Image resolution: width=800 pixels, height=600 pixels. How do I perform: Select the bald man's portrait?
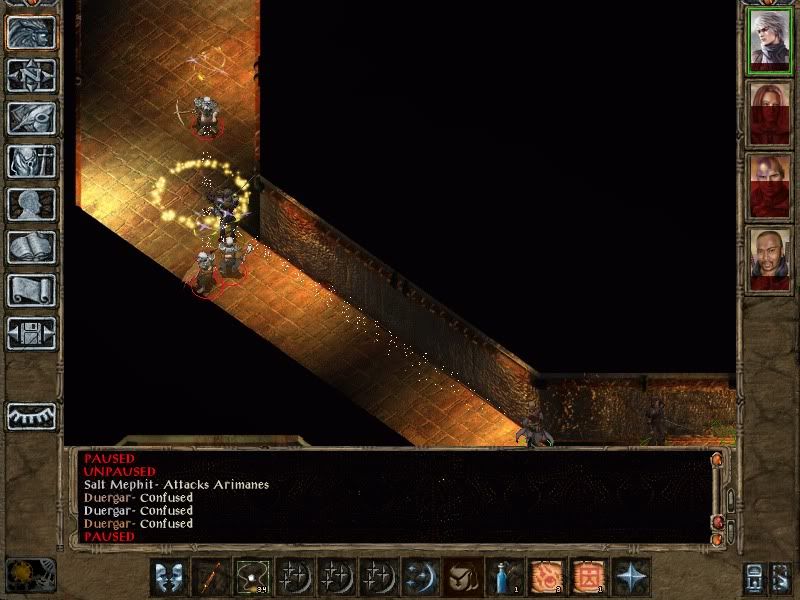tap(770, 258)
